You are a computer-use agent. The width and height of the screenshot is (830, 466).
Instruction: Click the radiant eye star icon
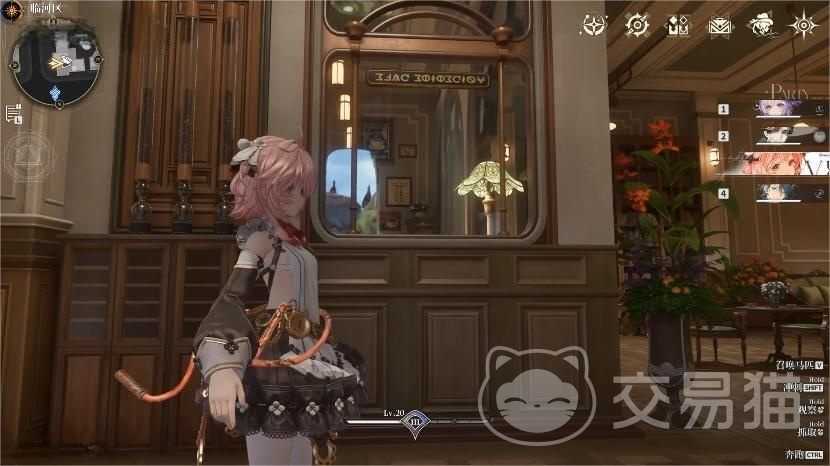click(x=804, y=25)
